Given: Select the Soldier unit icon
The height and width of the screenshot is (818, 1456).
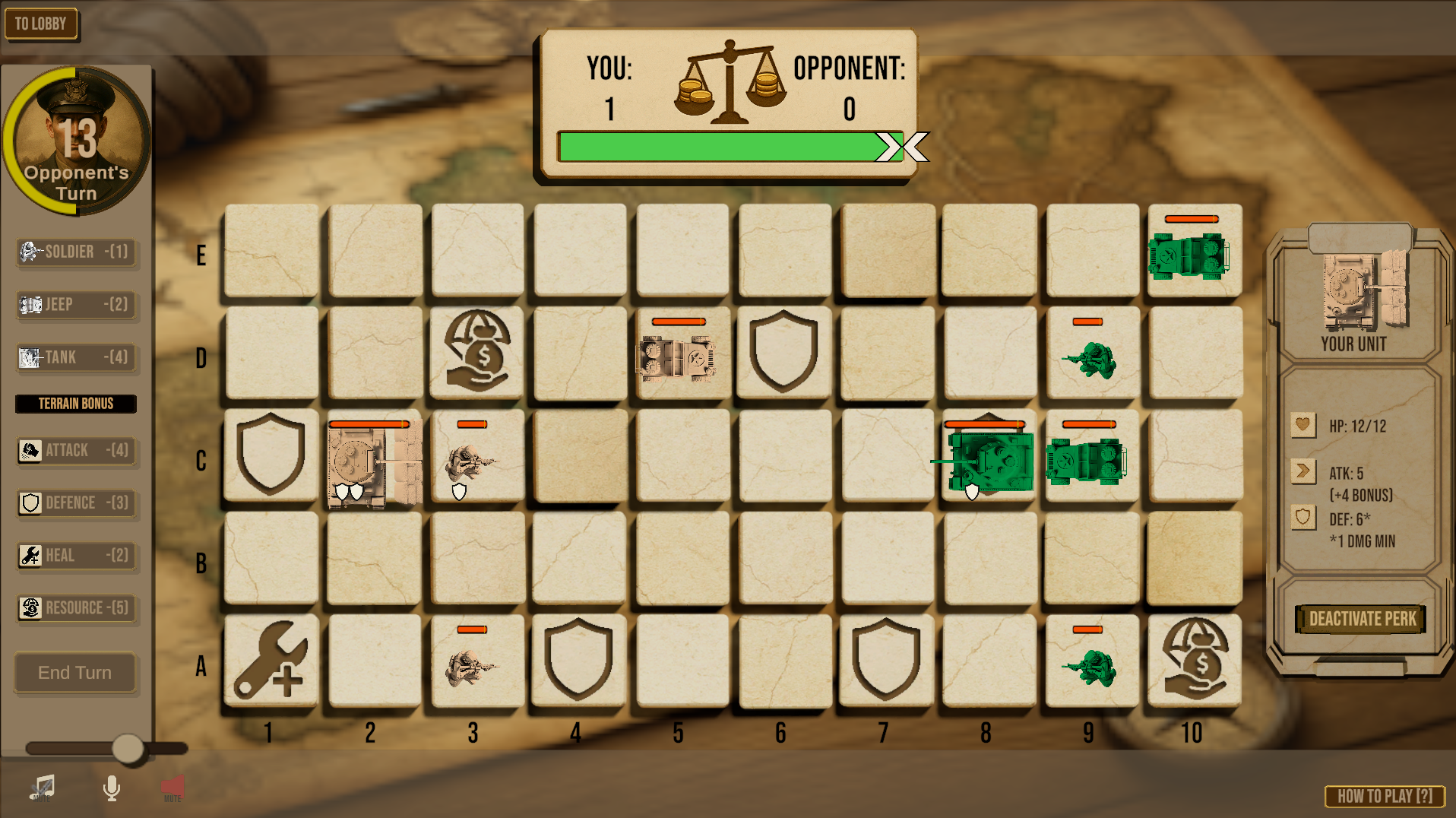Looking at the screenshot, I should 29,252.
